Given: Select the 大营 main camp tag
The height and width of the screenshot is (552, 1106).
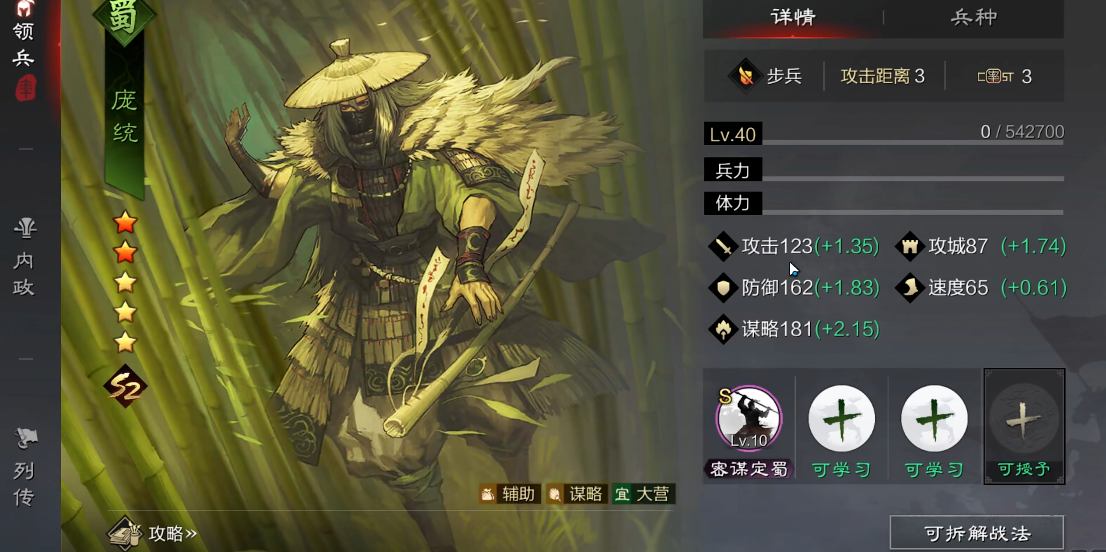Looking at the screenshot, I should [643, 494].
